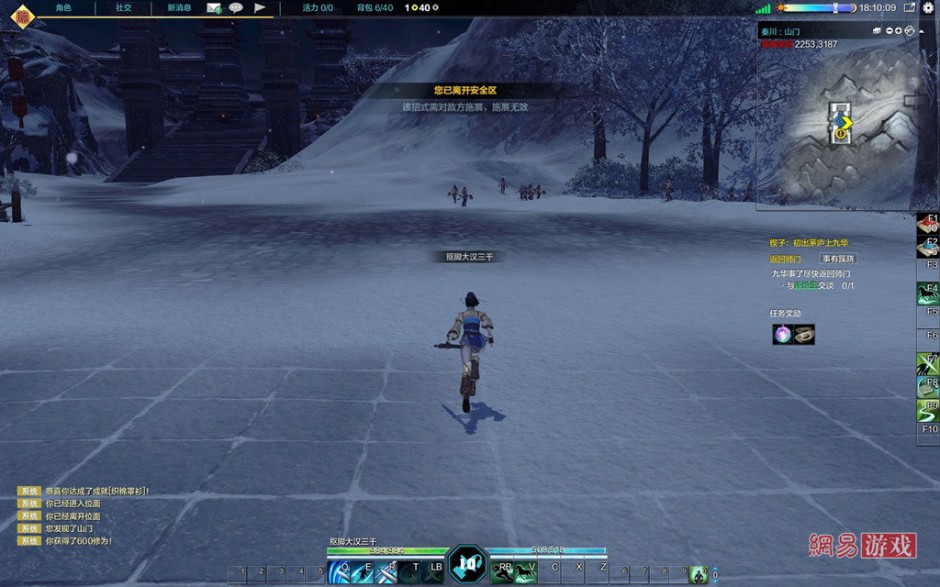
Task: Toggle the window mode icon beside the clock
Action: click(908, 7)
